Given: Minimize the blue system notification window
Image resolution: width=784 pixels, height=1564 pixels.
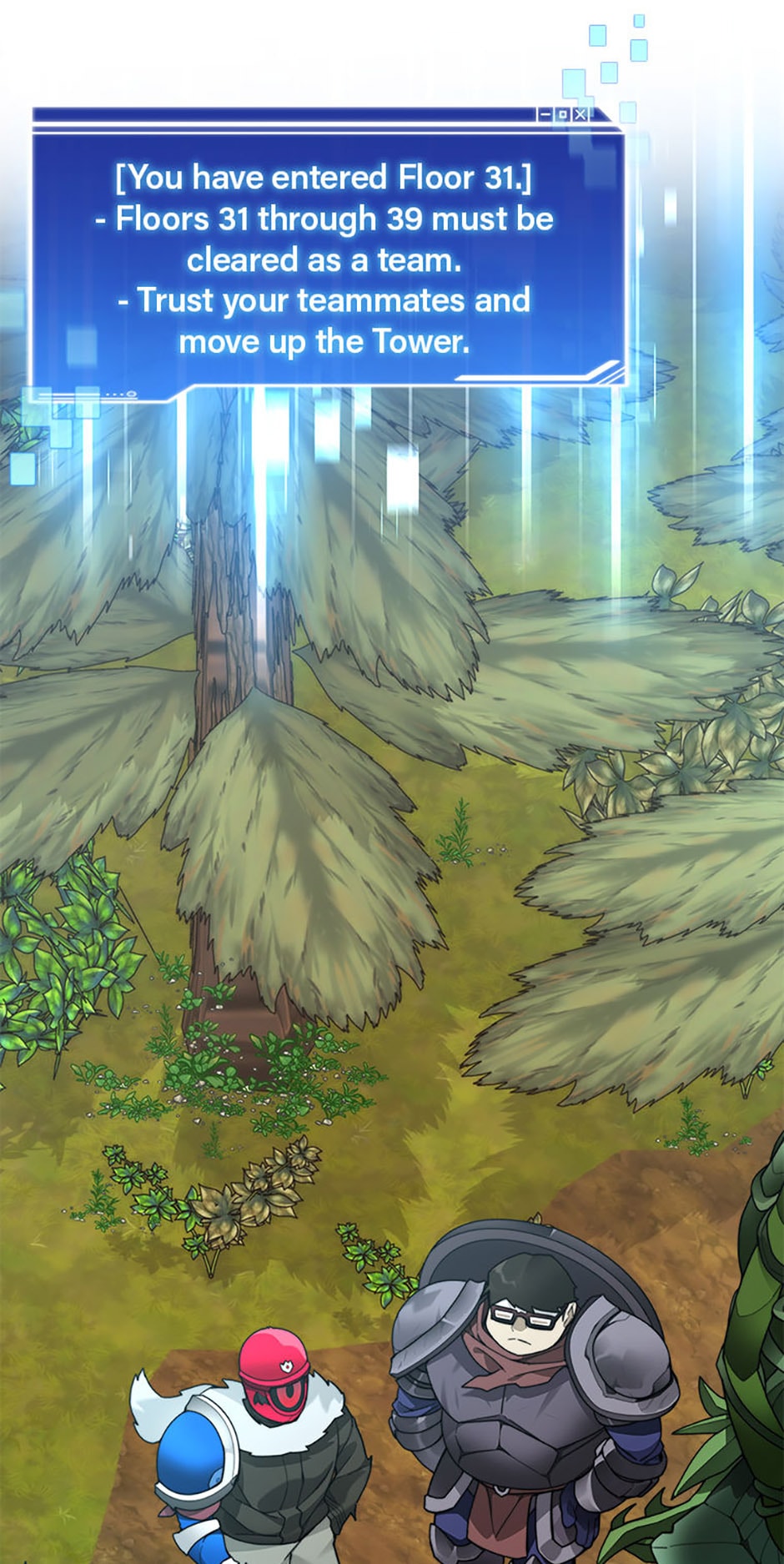Looking at the screenshot, I should 545,114.
